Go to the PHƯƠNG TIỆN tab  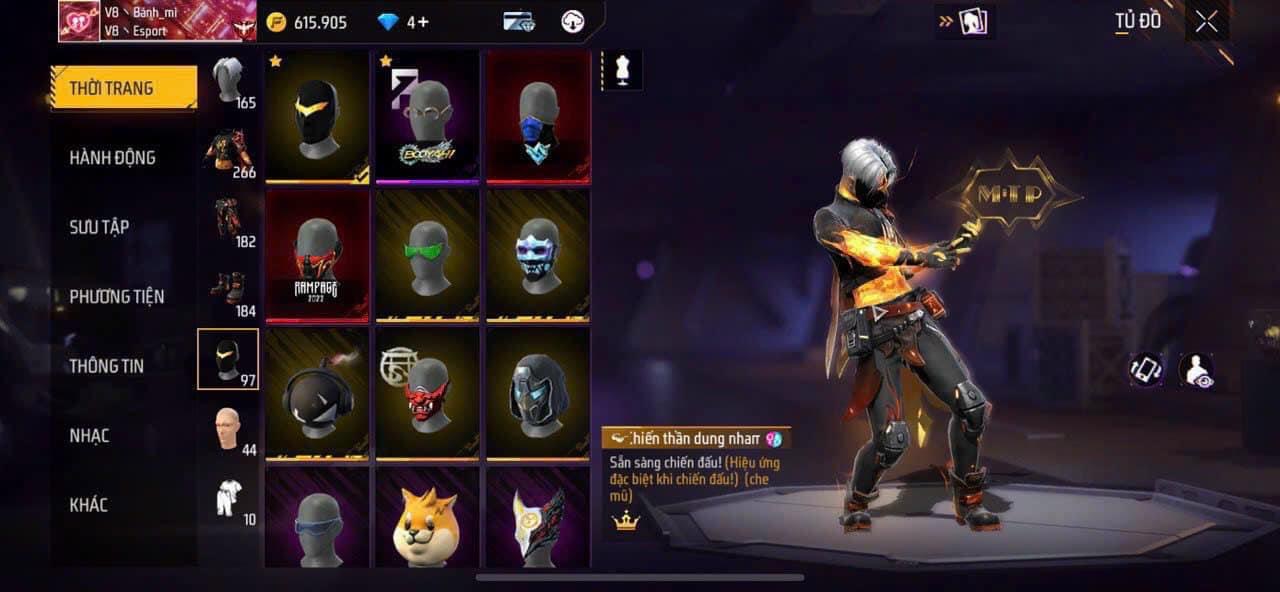[x=116, y=297]
